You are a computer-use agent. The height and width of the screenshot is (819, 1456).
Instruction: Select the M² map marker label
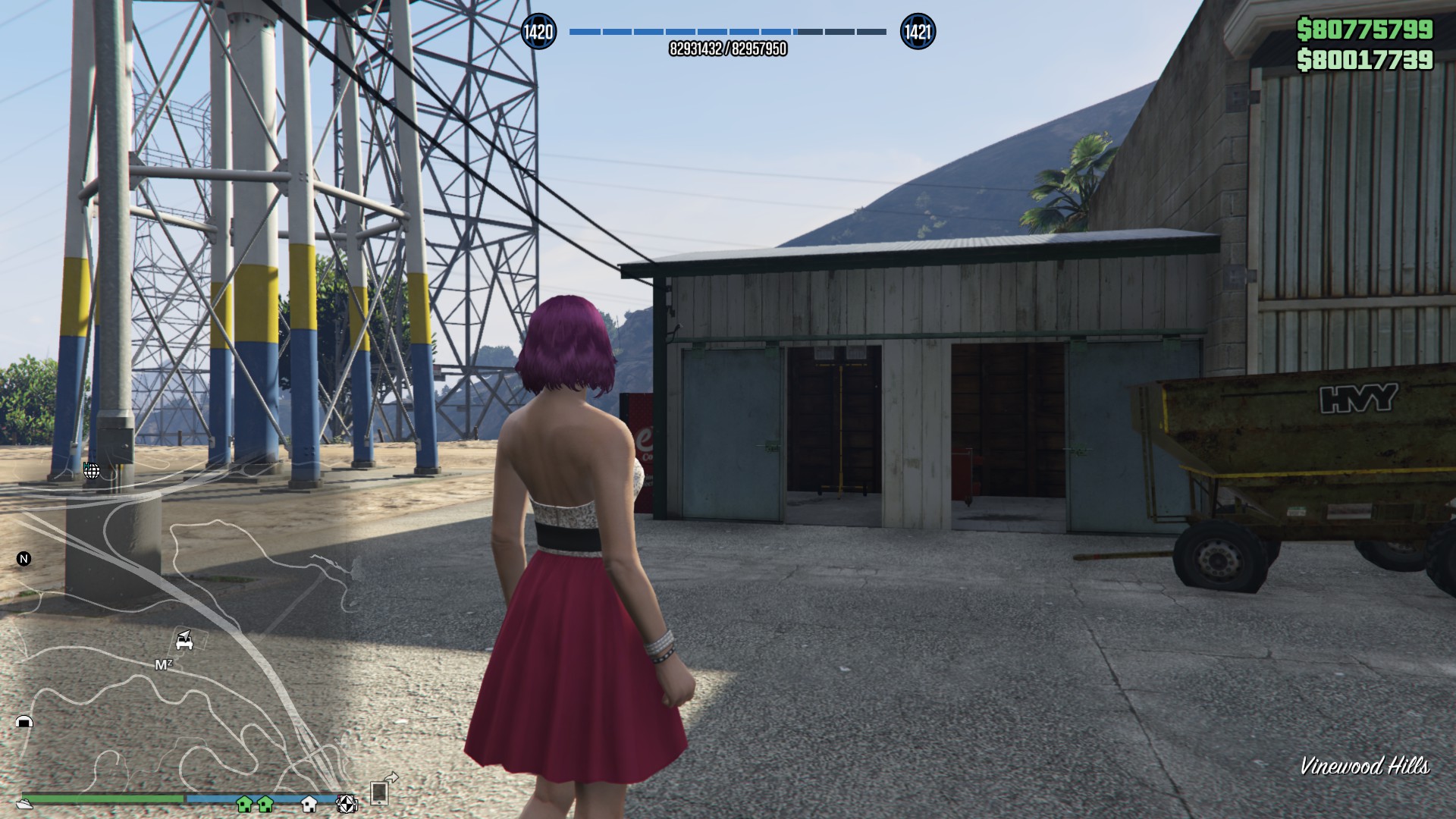click(163, 664)
